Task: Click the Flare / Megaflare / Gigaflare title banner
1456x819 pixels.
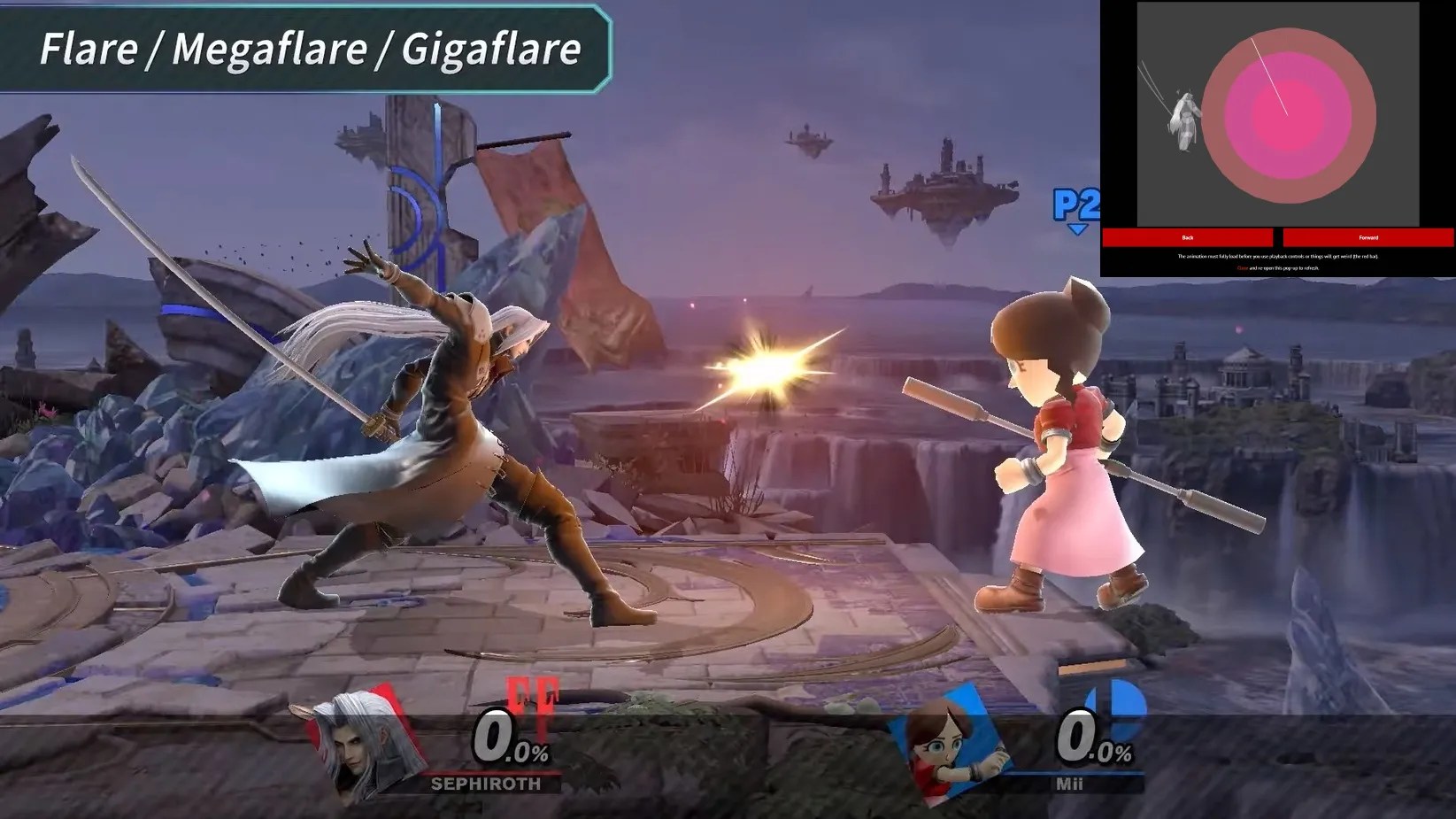Action: pyautogui.click(x=310, y=50)
